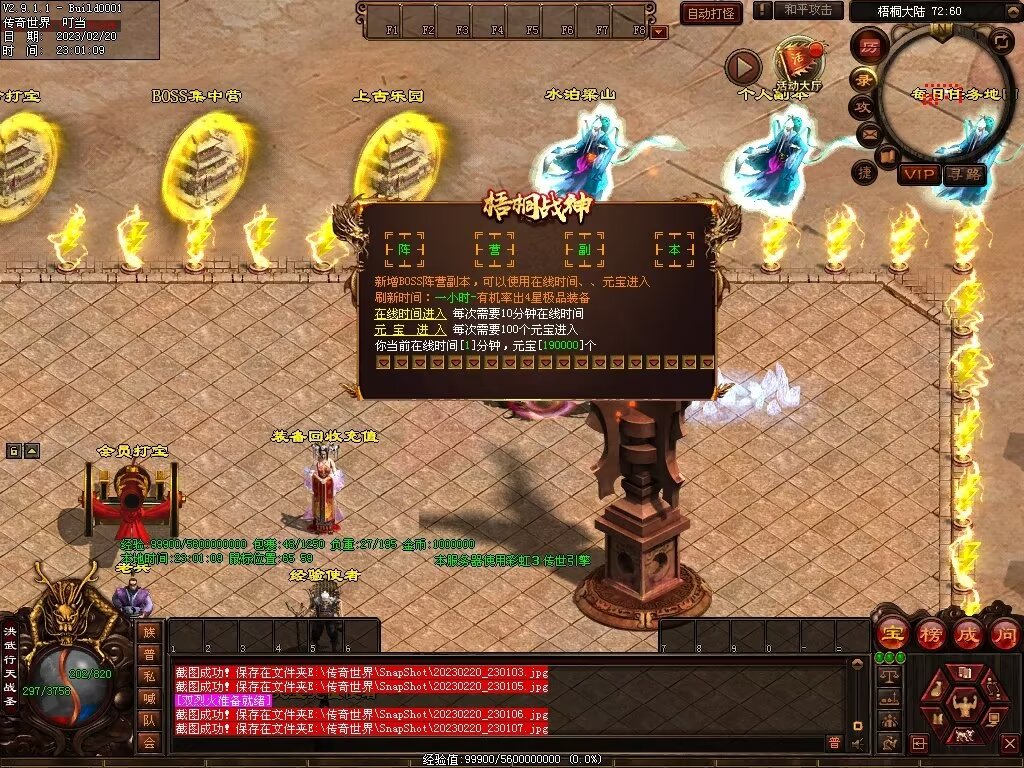Image resolution: width=1024 pixels, height=768 pixels.
Task: Click the 自动打怪 auto-fight button
Action: click(711, 13)
